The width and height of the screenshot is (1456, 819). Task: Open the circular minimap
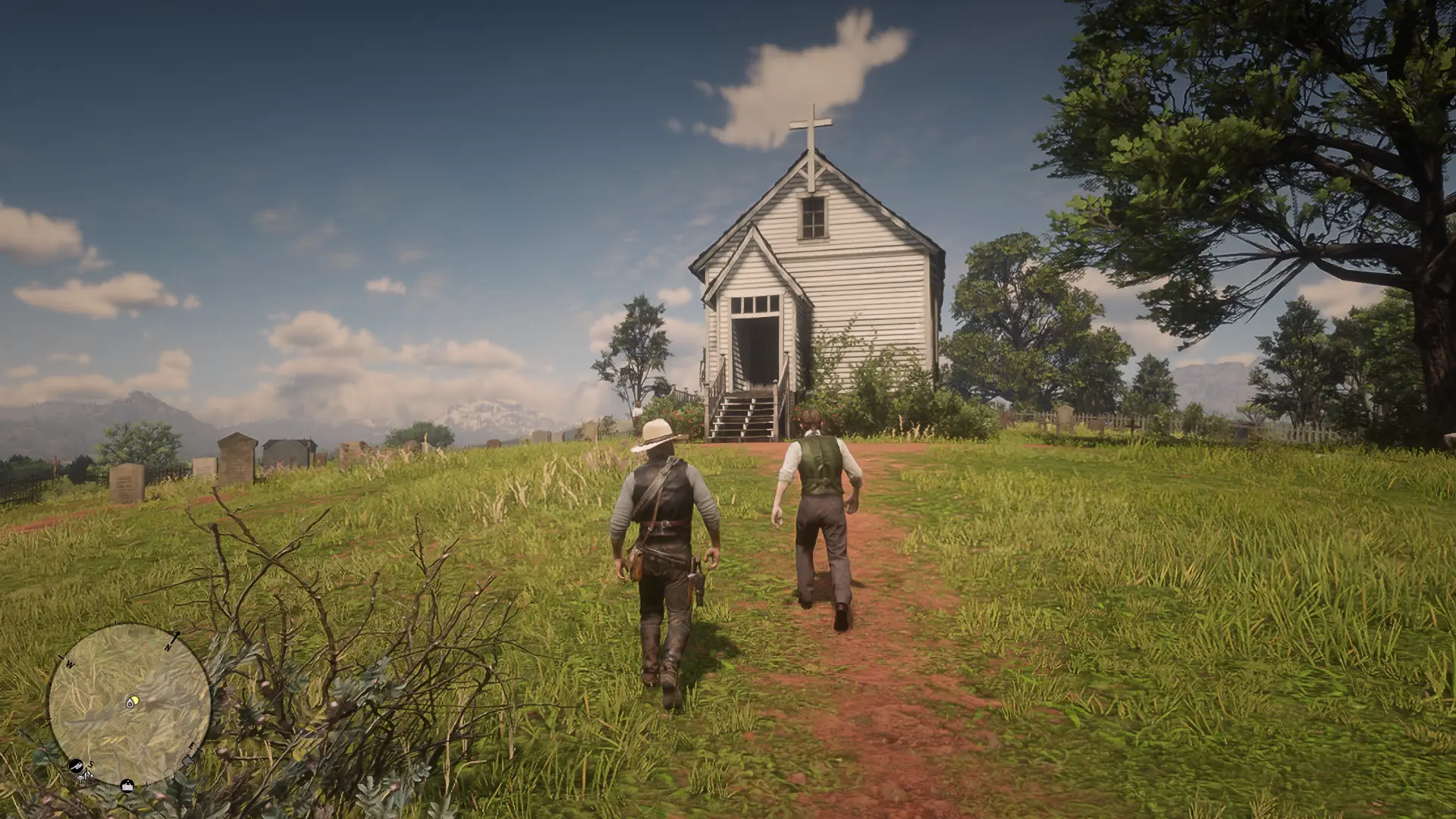click(x=129, y=705)
